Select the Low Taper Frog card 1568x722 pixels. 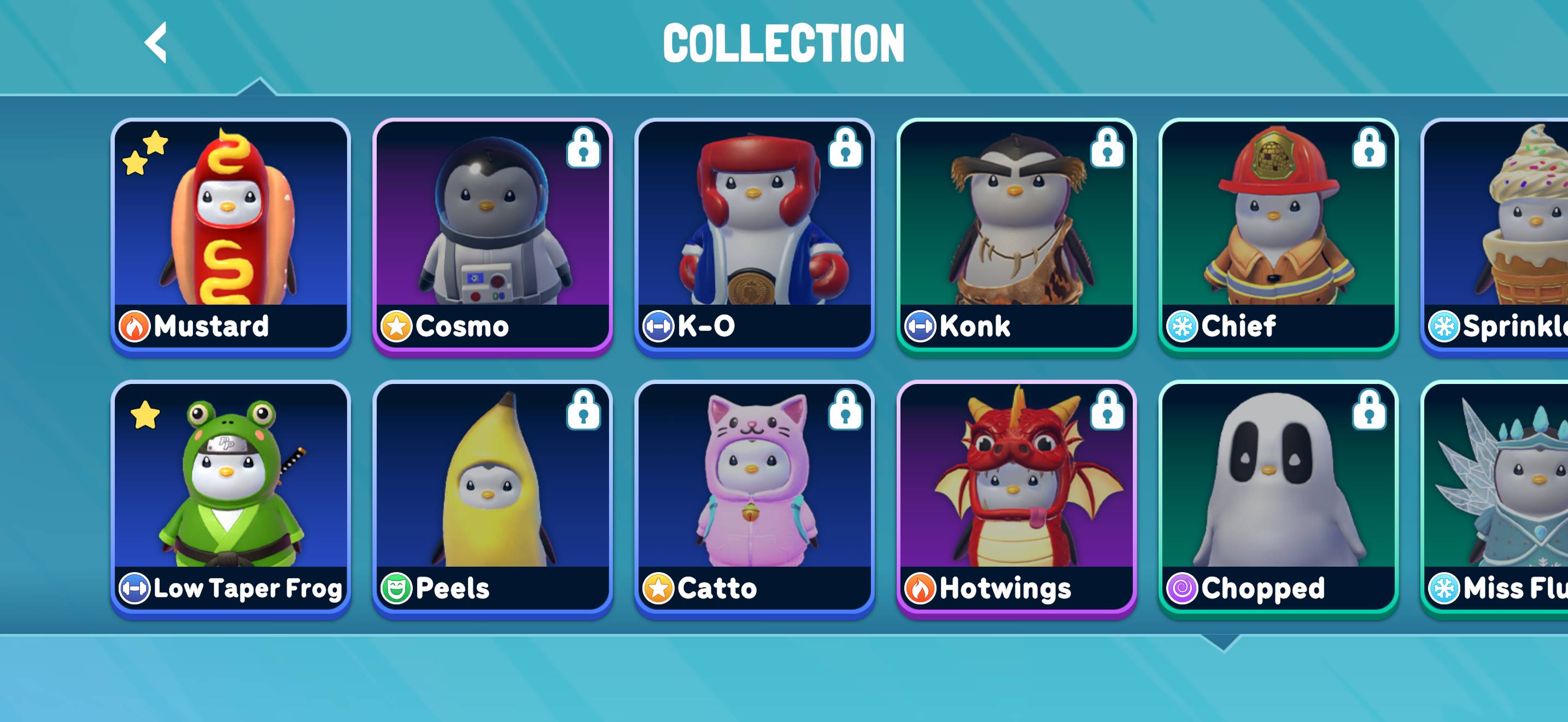pyautogui.click(x=231, y=496)
